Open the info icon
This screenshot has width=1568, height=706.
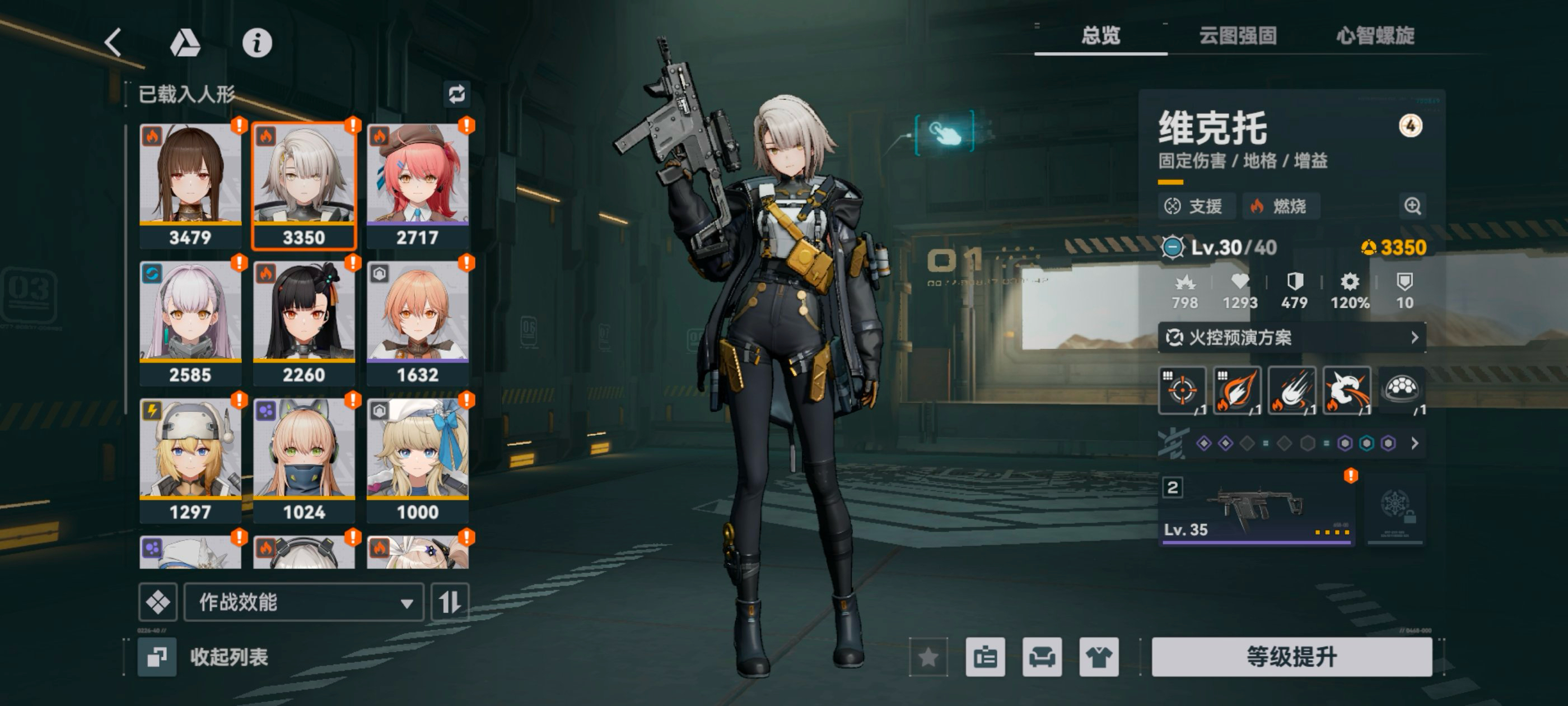coord(257,43)
